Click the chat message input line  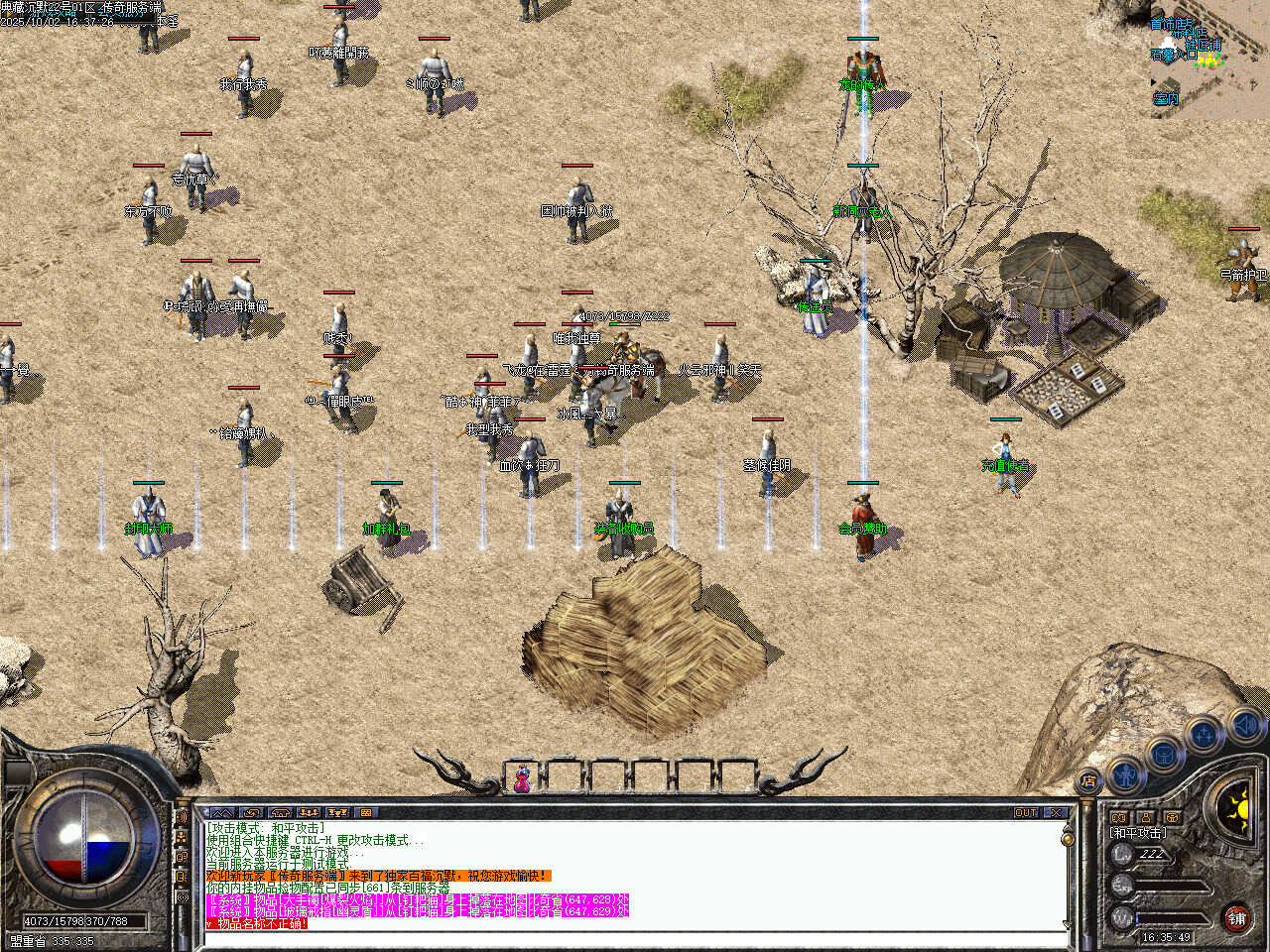pos(635,938)
